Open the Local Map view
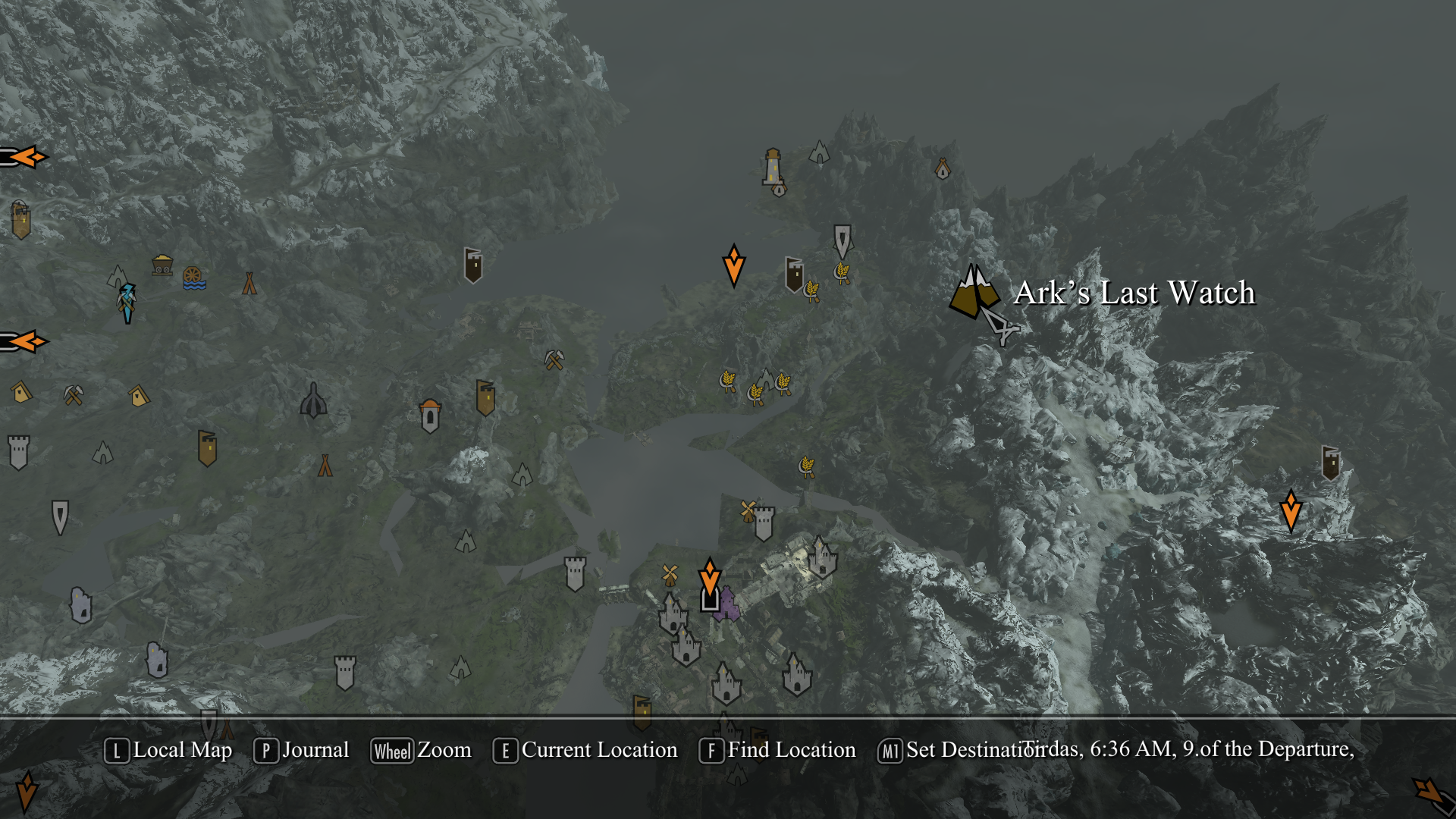1456x819 pixels. click(168, 751)
